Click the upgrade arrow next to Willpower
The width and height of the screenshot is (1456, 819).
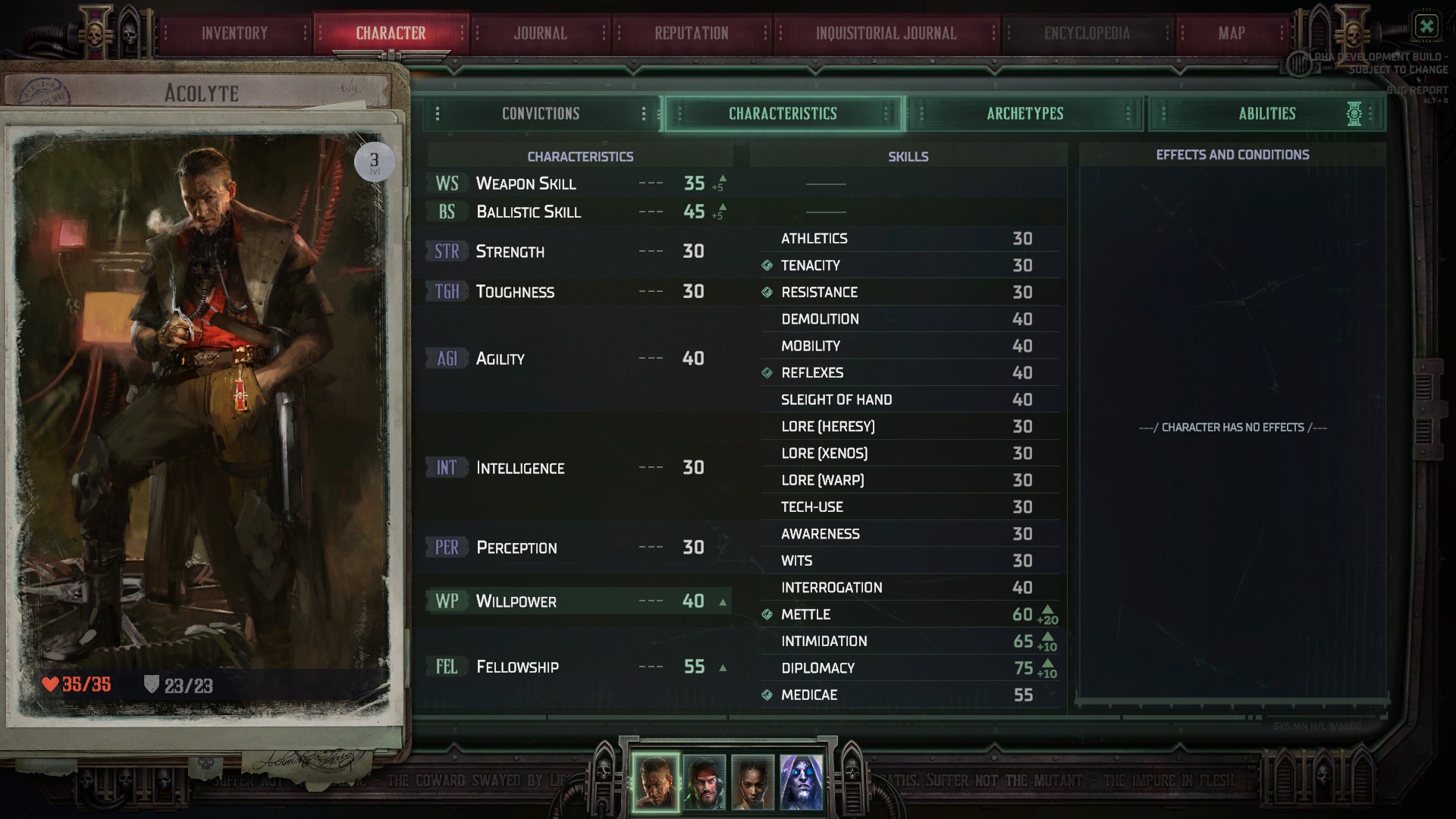(721, 601)
